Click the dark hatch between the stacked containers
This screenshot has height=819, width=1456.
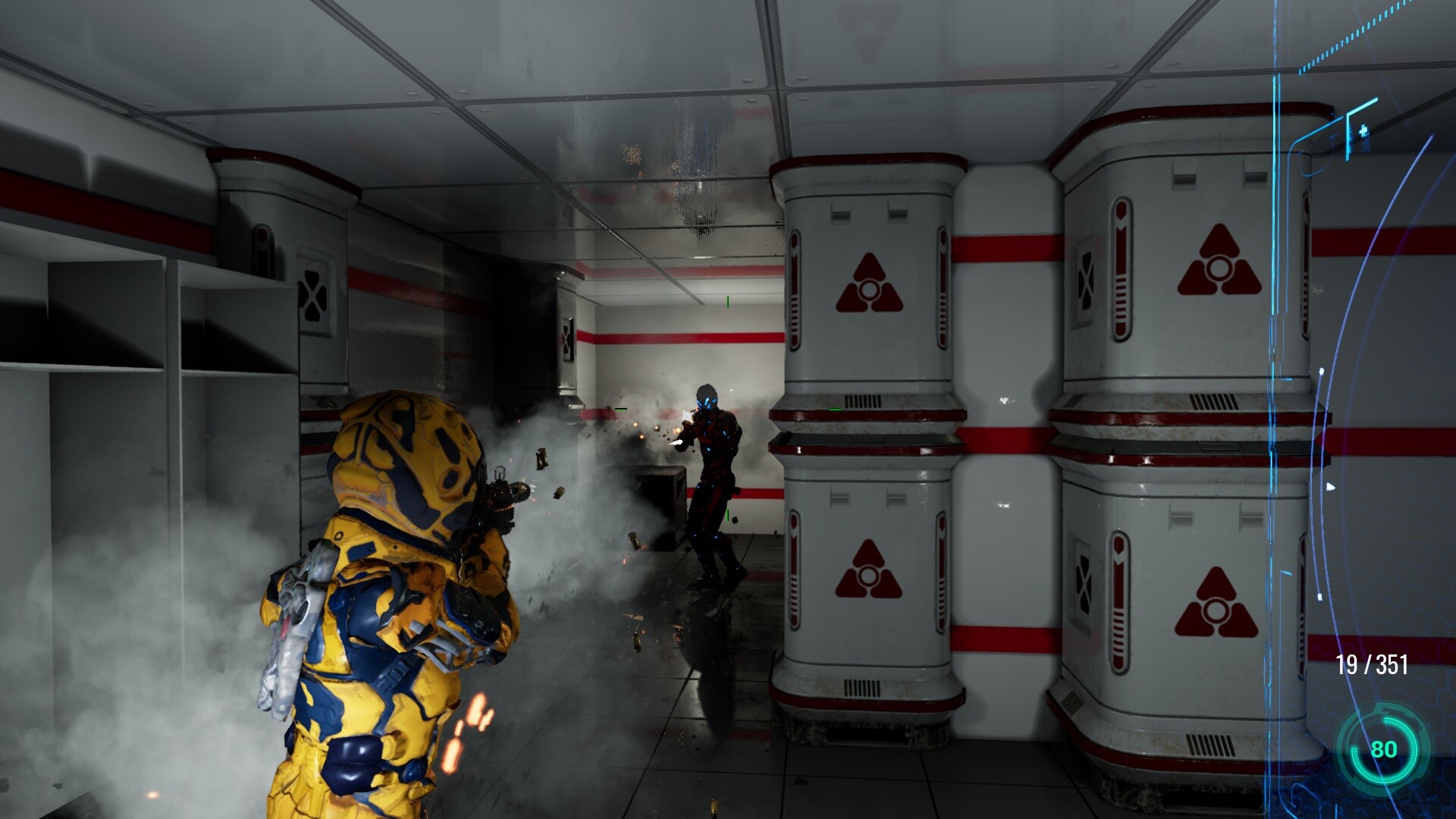(864, 440)
